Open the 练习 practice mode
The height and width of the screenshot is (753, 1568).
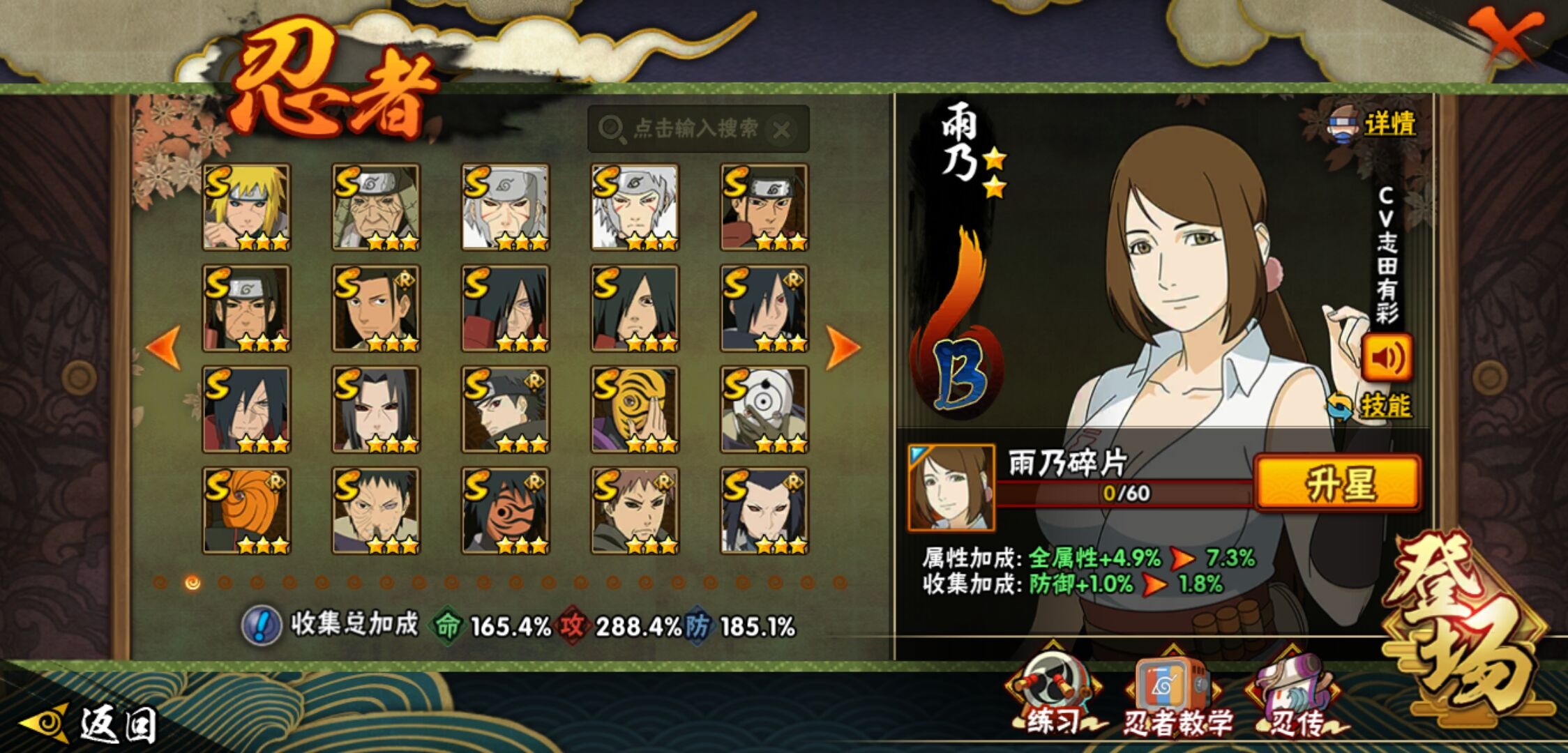pos(1053,697)
